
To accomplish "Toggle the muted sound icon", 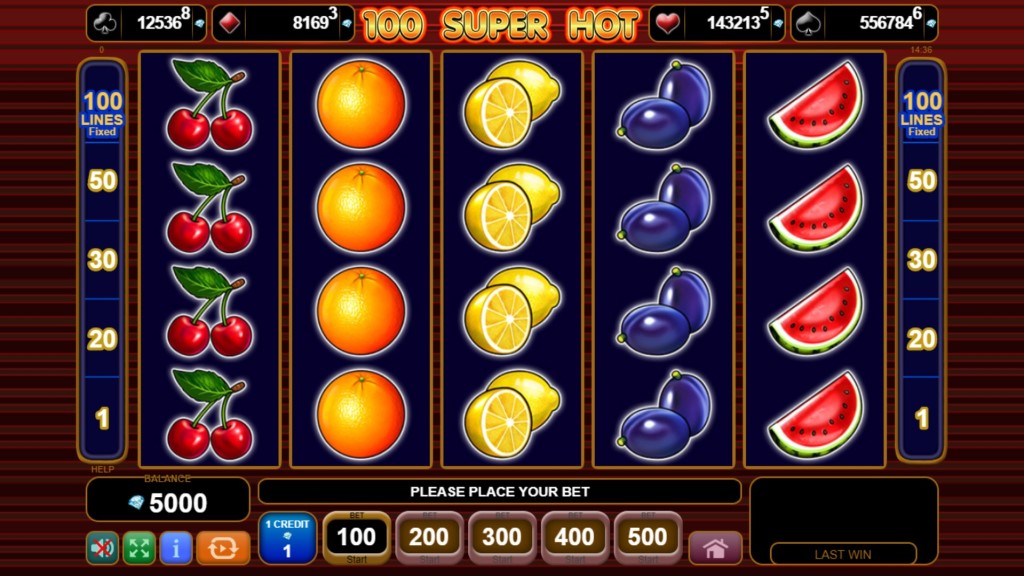I will pyautogui.click(x=101, y=548).
